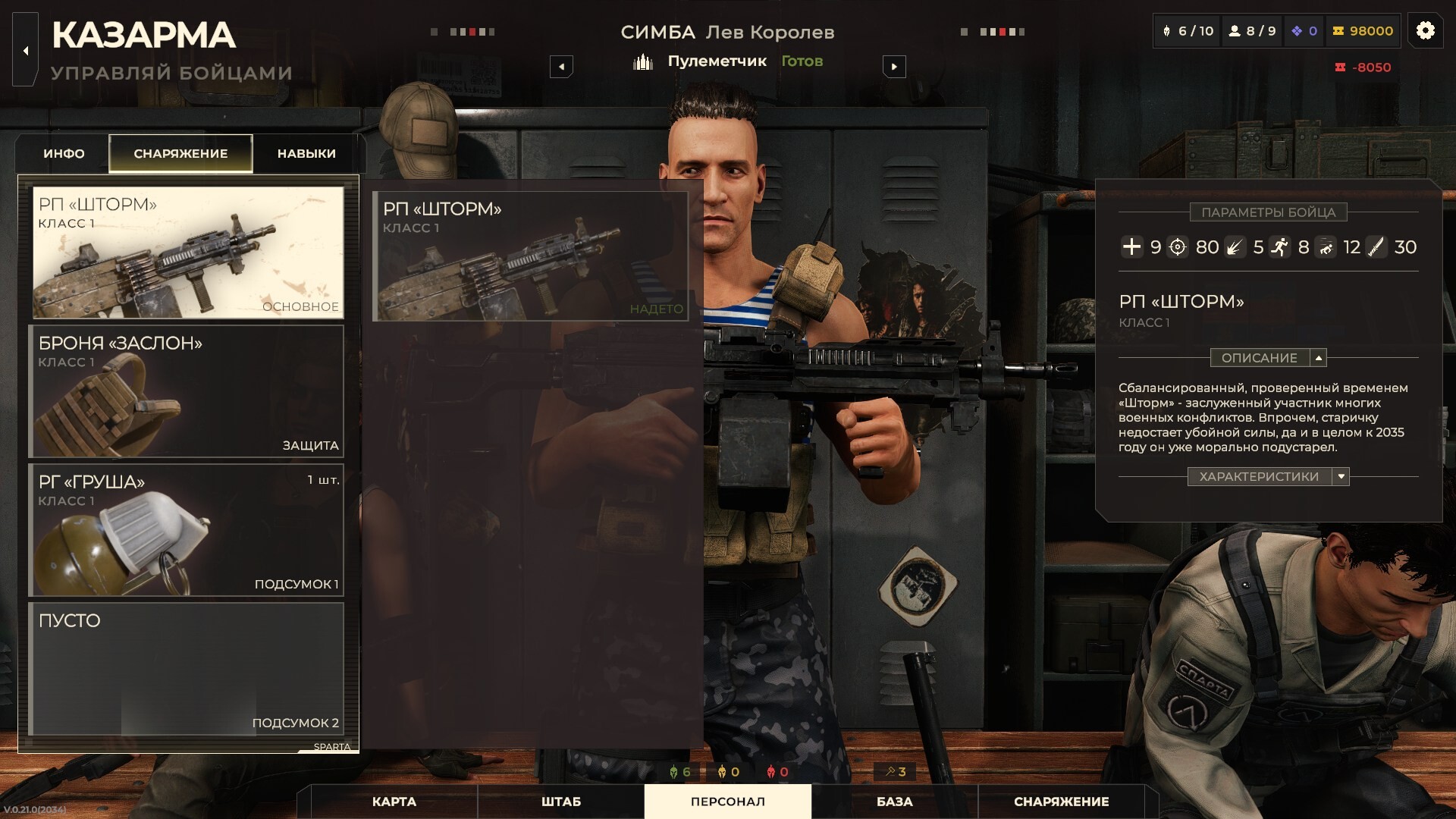Viewport: 1456px width, 819px height.
Task: Open the settings gear
Action: (1426, 31)
